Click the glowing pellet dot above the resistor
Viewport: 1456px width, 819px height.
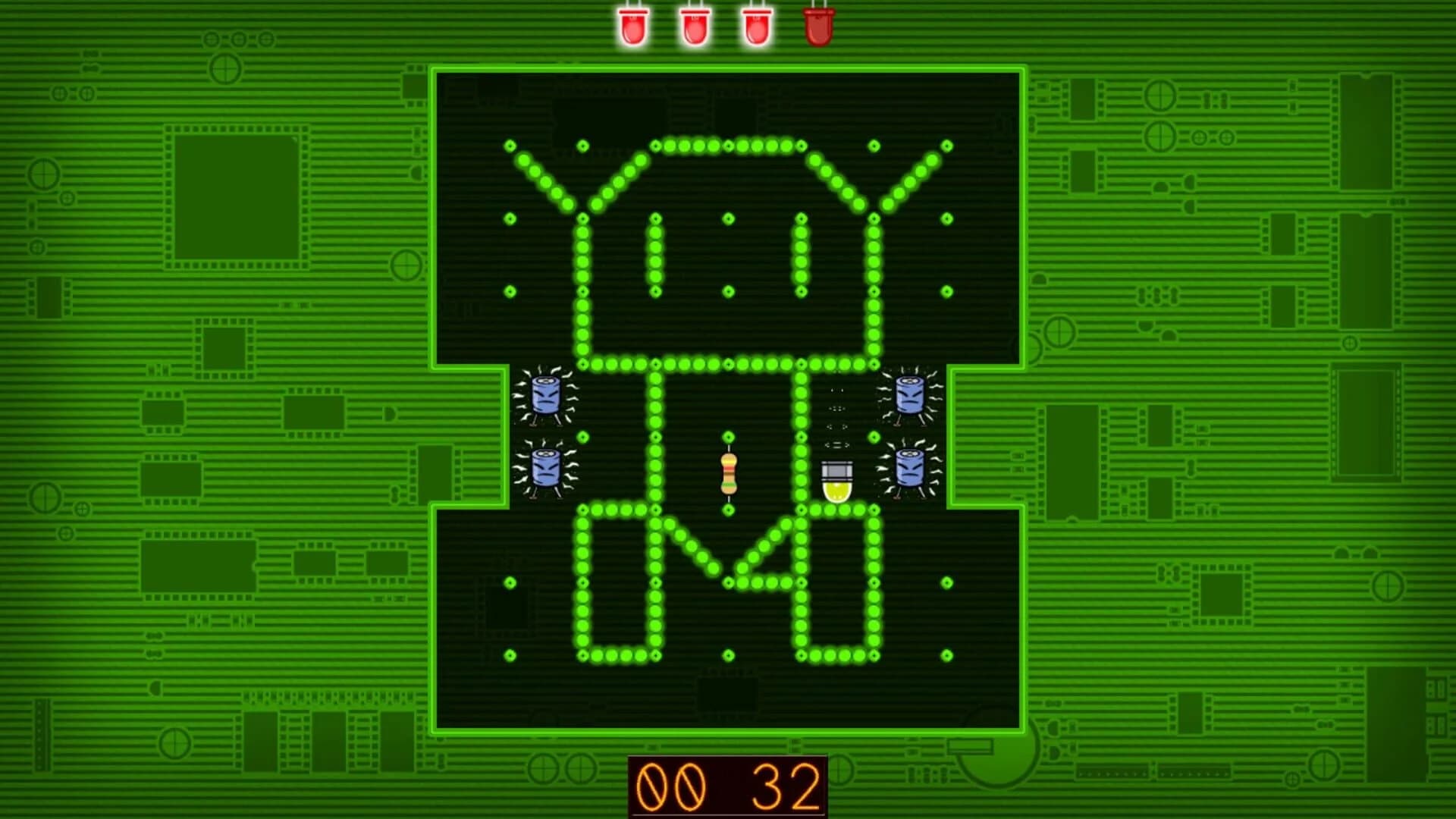pyautogui.click(x=728, y=438)
